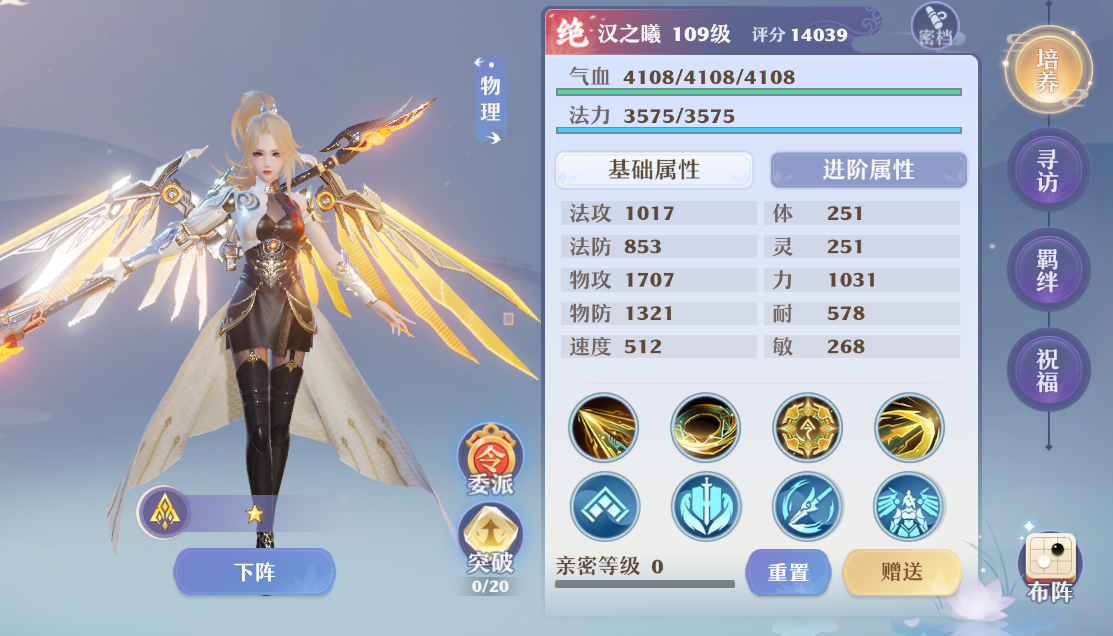This screenshot has height=636, width=1113.
Task: Open the 密档 file icon
Action: click(x=935, y=26)
